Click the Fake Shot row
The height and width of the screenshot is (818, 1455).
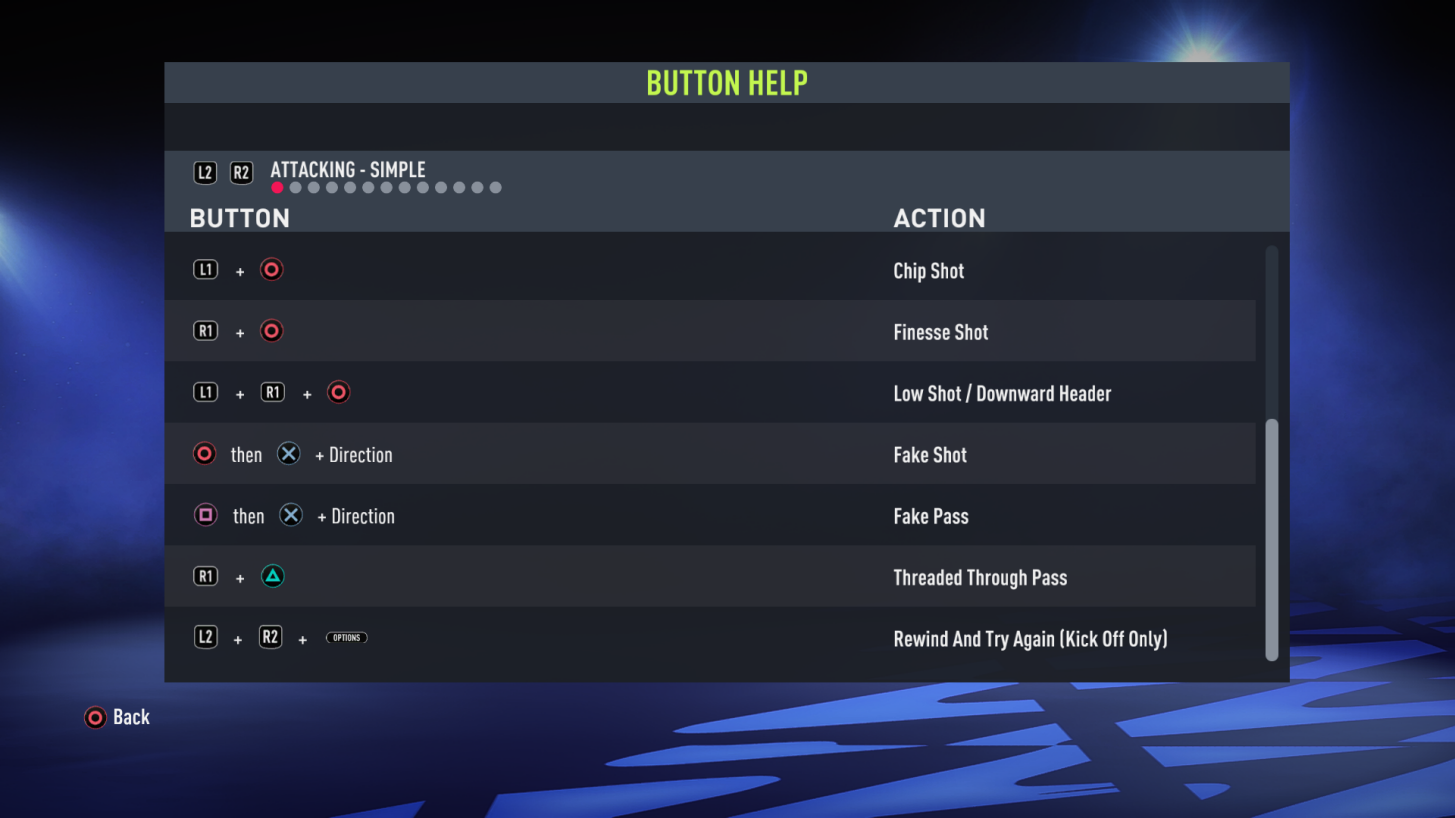tap(710, 453)
